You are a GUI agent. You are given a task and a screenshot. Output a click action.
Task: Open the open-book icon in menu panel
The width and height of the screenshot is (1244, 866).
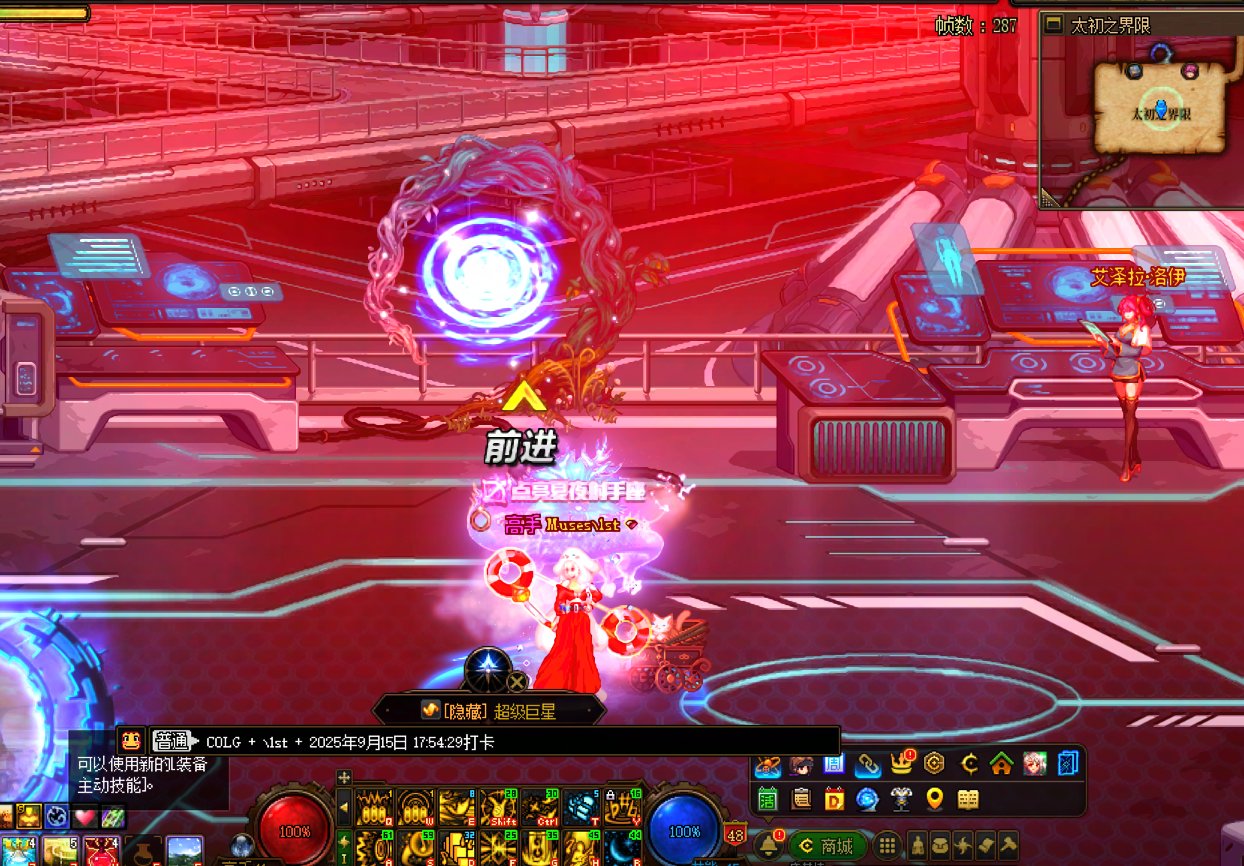(x=968, y=799)
